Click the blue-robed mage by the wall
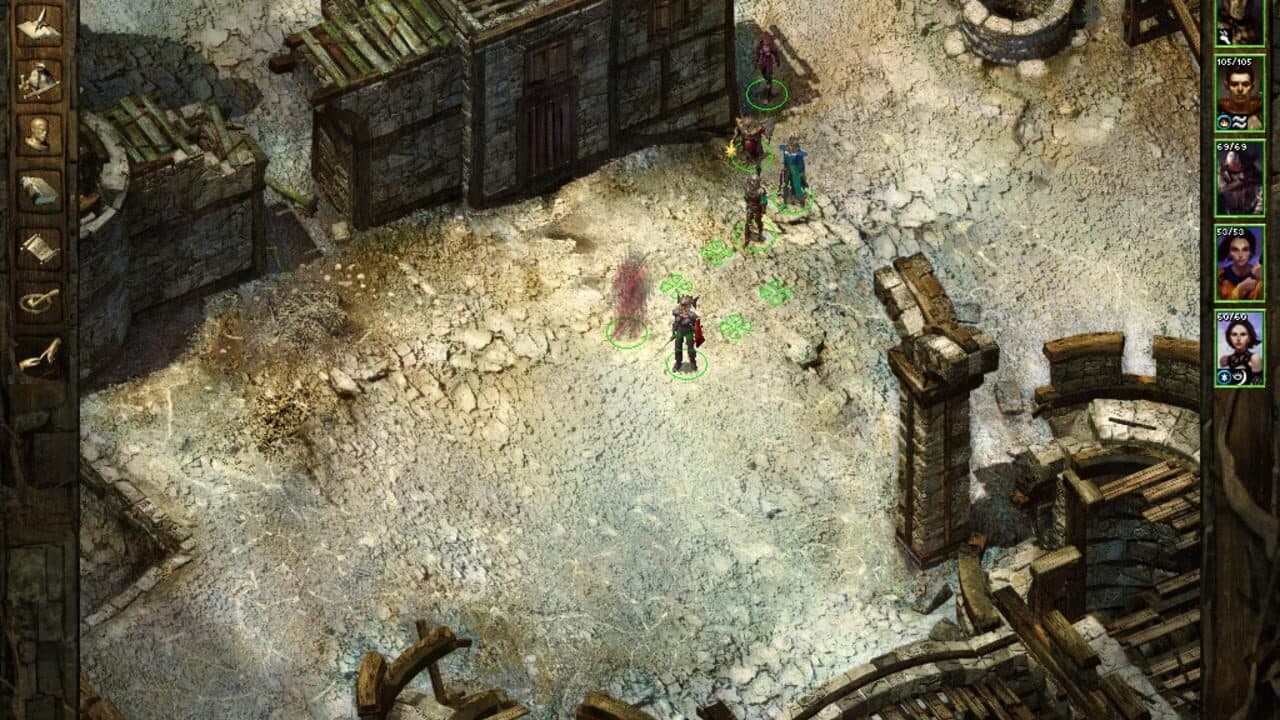 790,165
